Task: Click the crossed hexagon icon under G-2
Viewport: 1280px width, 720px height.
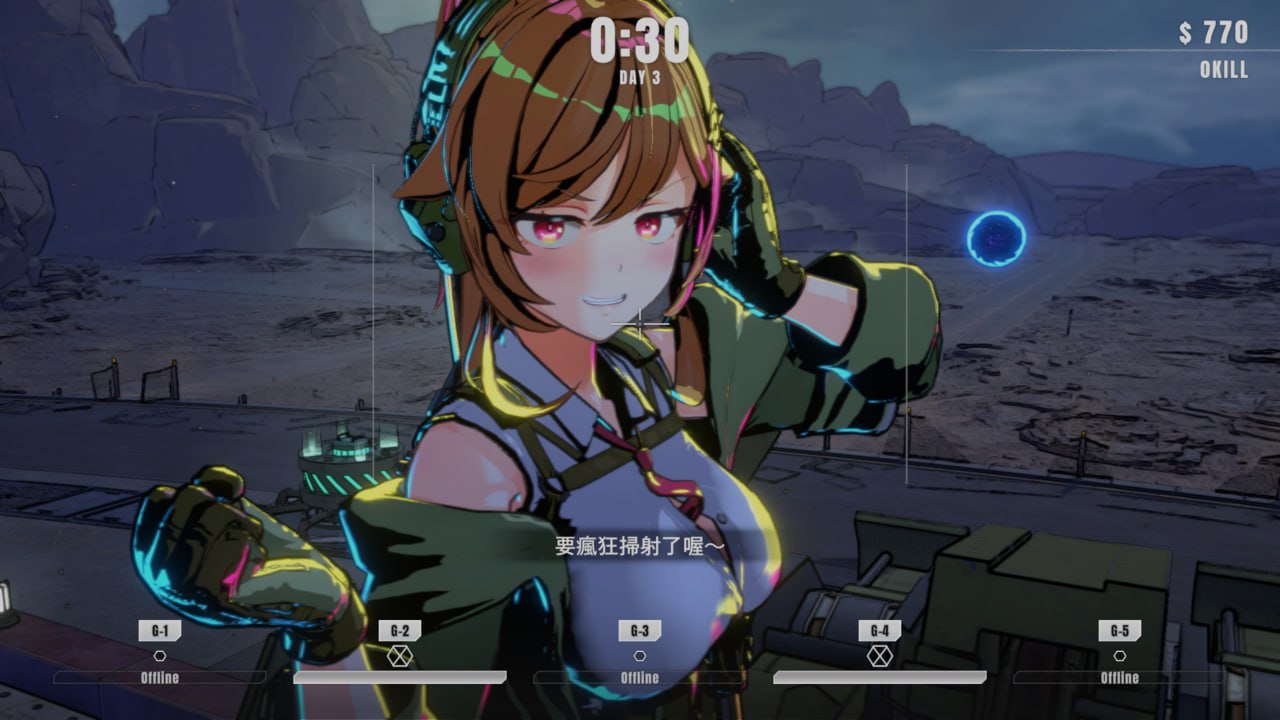Action: [401, 655]
